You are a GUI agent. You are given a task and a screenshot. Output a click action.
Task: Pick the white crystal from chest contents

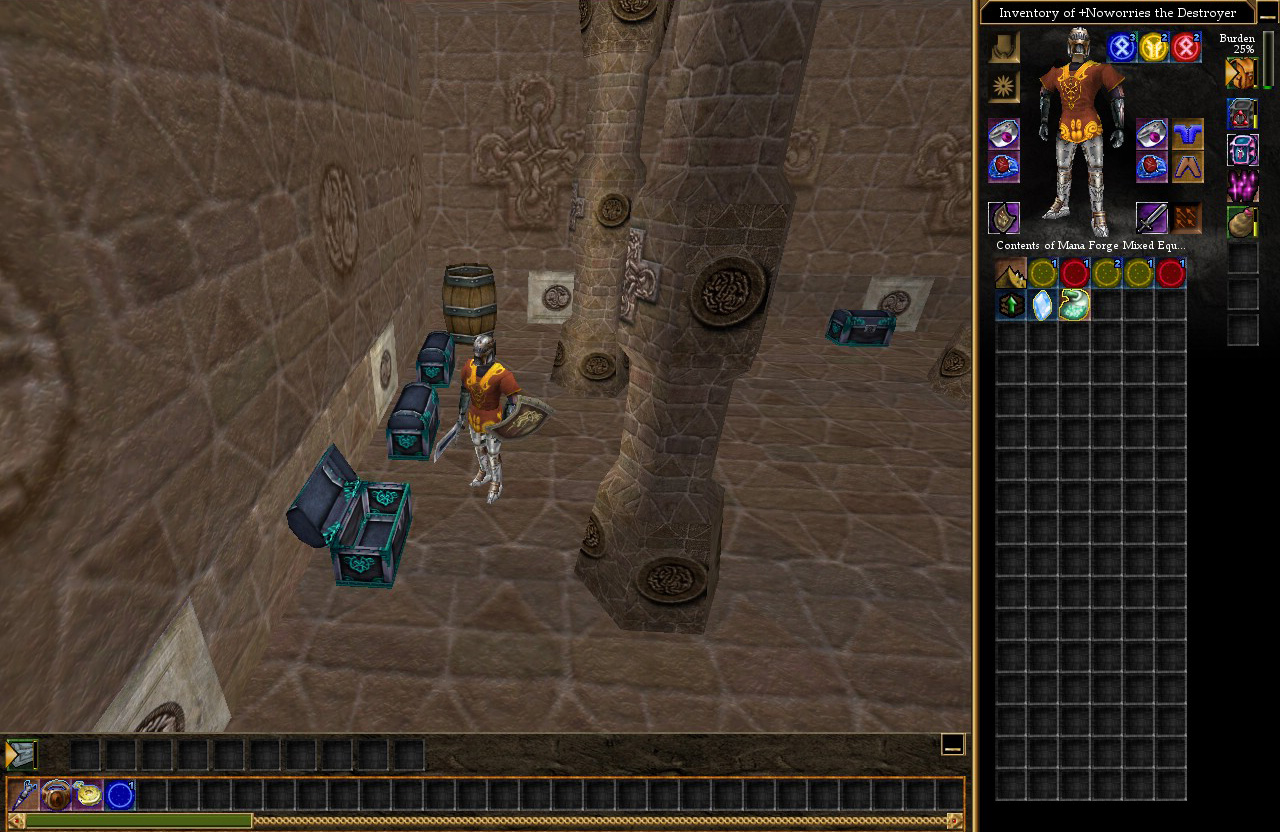[1043, 305]
